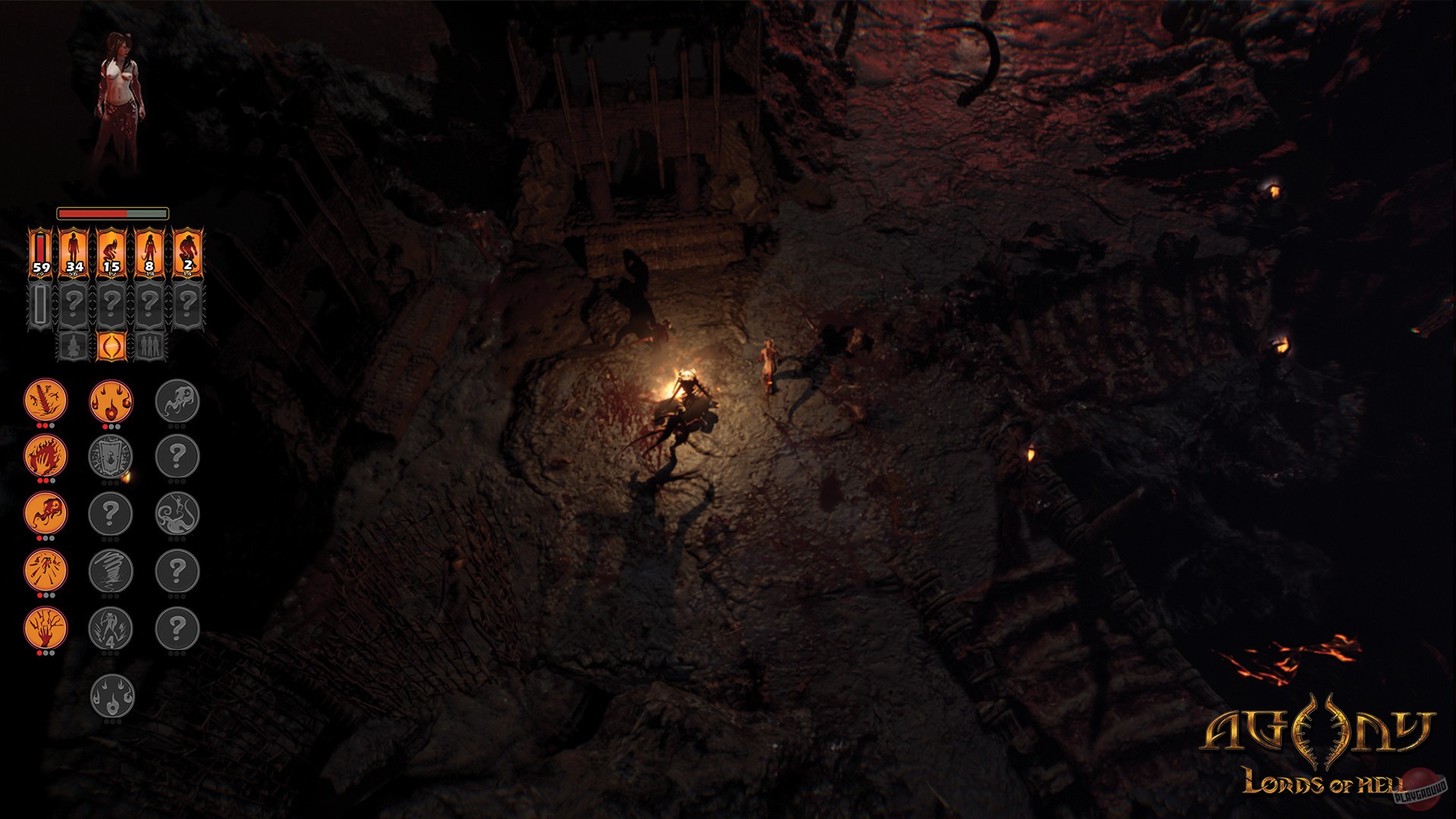Screen dimensions: 1456x819
Task: Select the falling fire droplets skill
Action: click(x=111, y=401)
